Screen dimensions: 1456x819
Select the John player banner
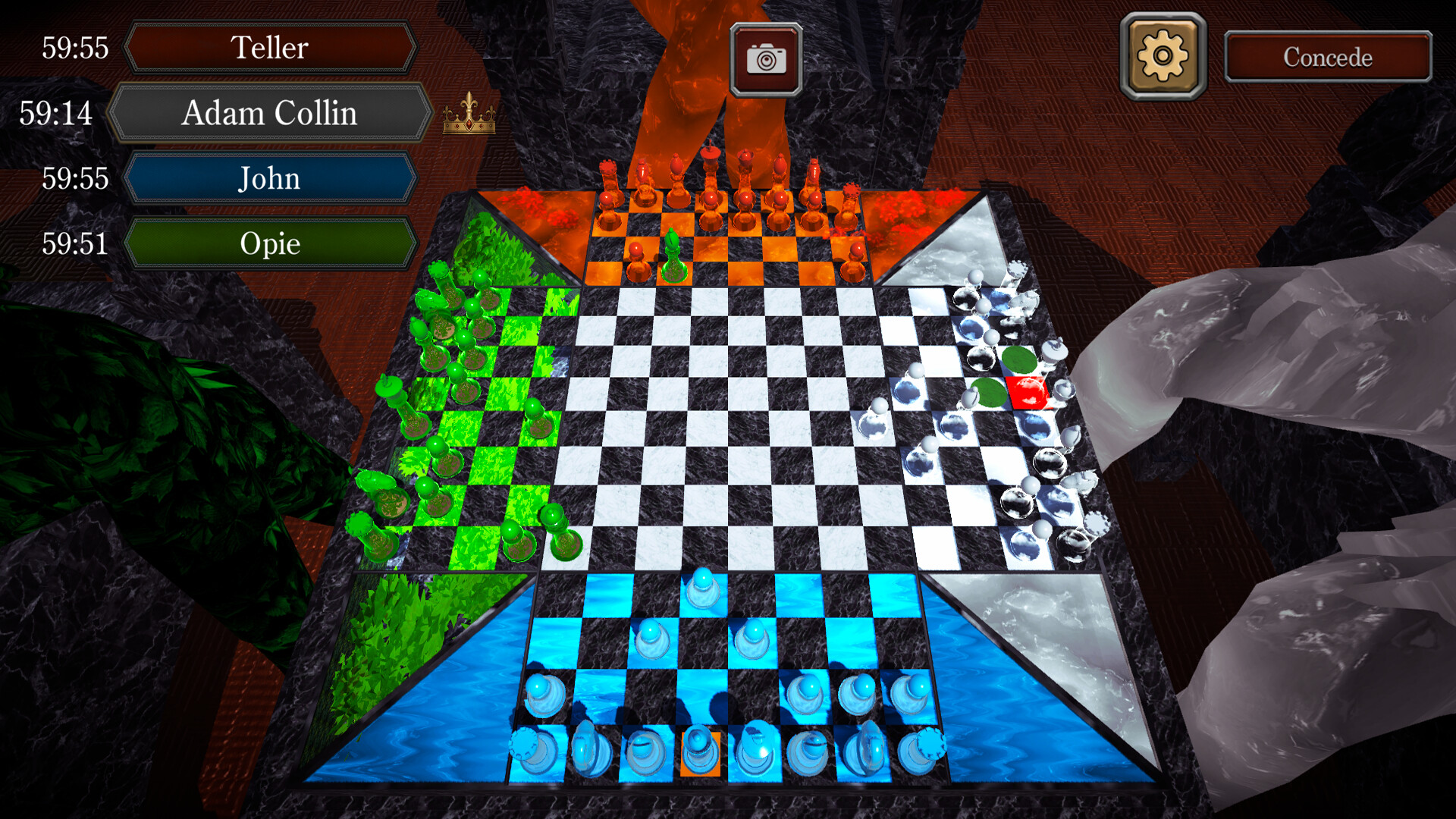(270, 179)
